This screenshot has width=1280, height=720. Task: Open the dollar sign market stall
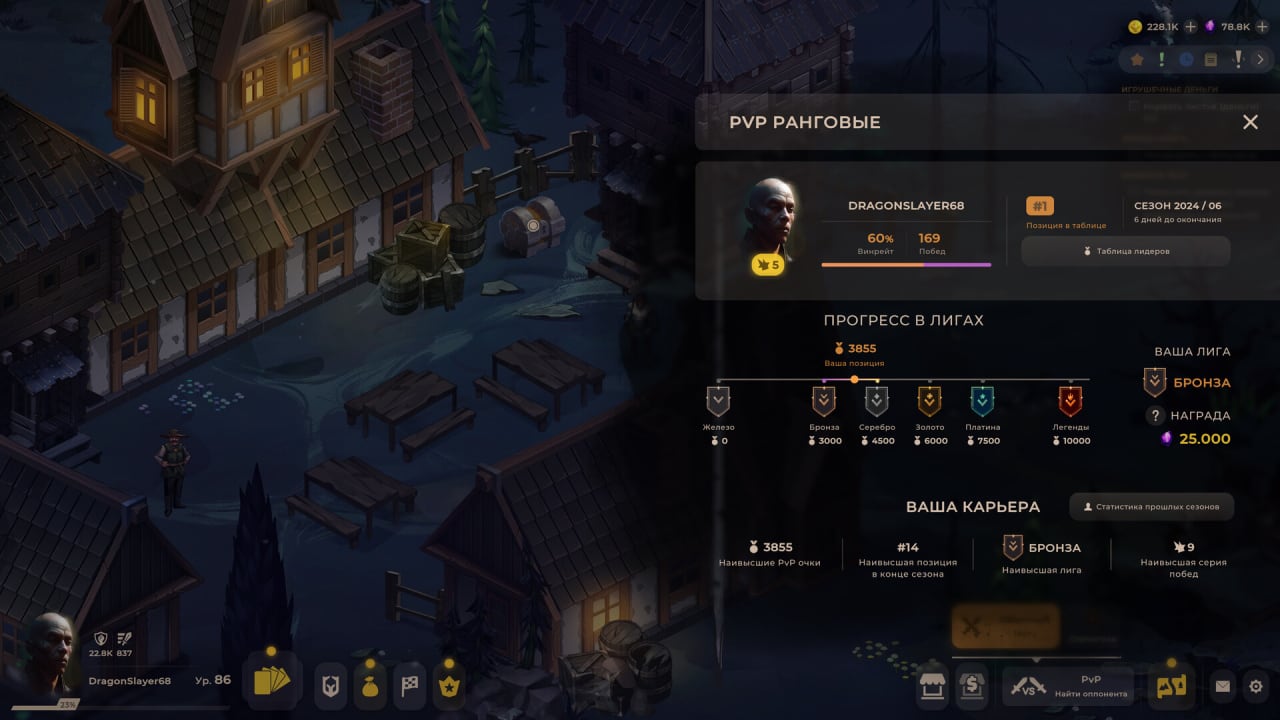point(972,686)
